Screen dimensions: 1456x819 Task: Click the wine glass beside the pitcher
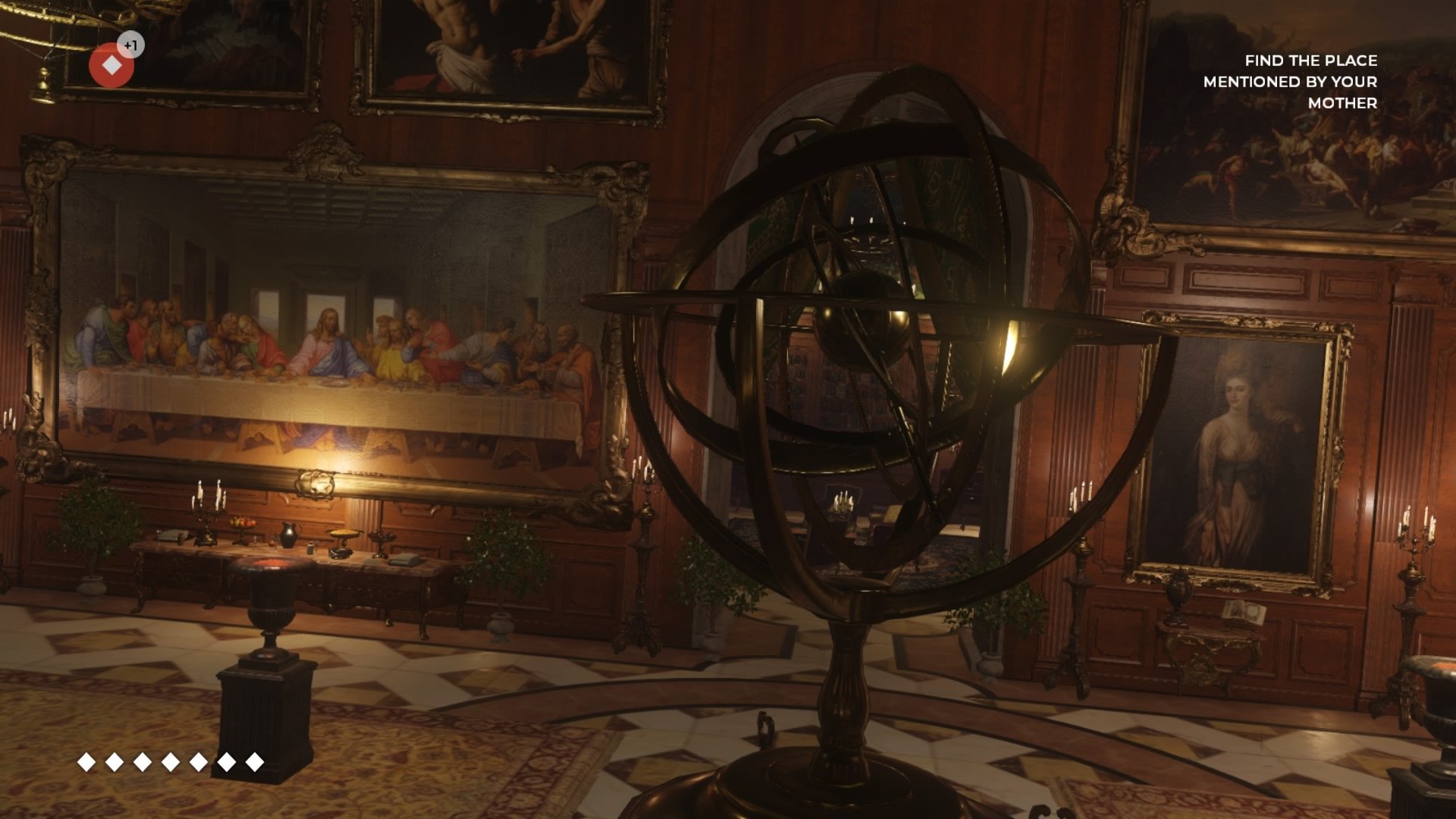point(275,541)
